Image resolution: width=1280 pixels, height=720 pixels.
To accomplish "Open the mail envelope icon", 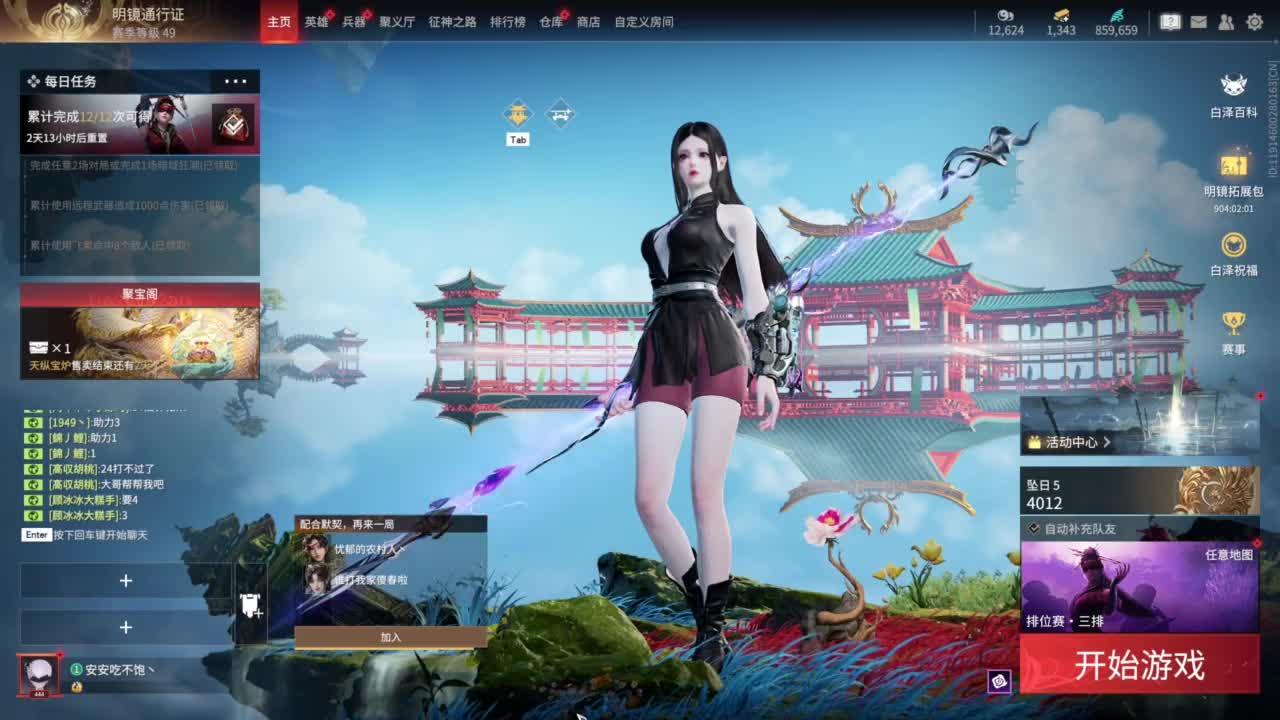I will [1198, 22].
